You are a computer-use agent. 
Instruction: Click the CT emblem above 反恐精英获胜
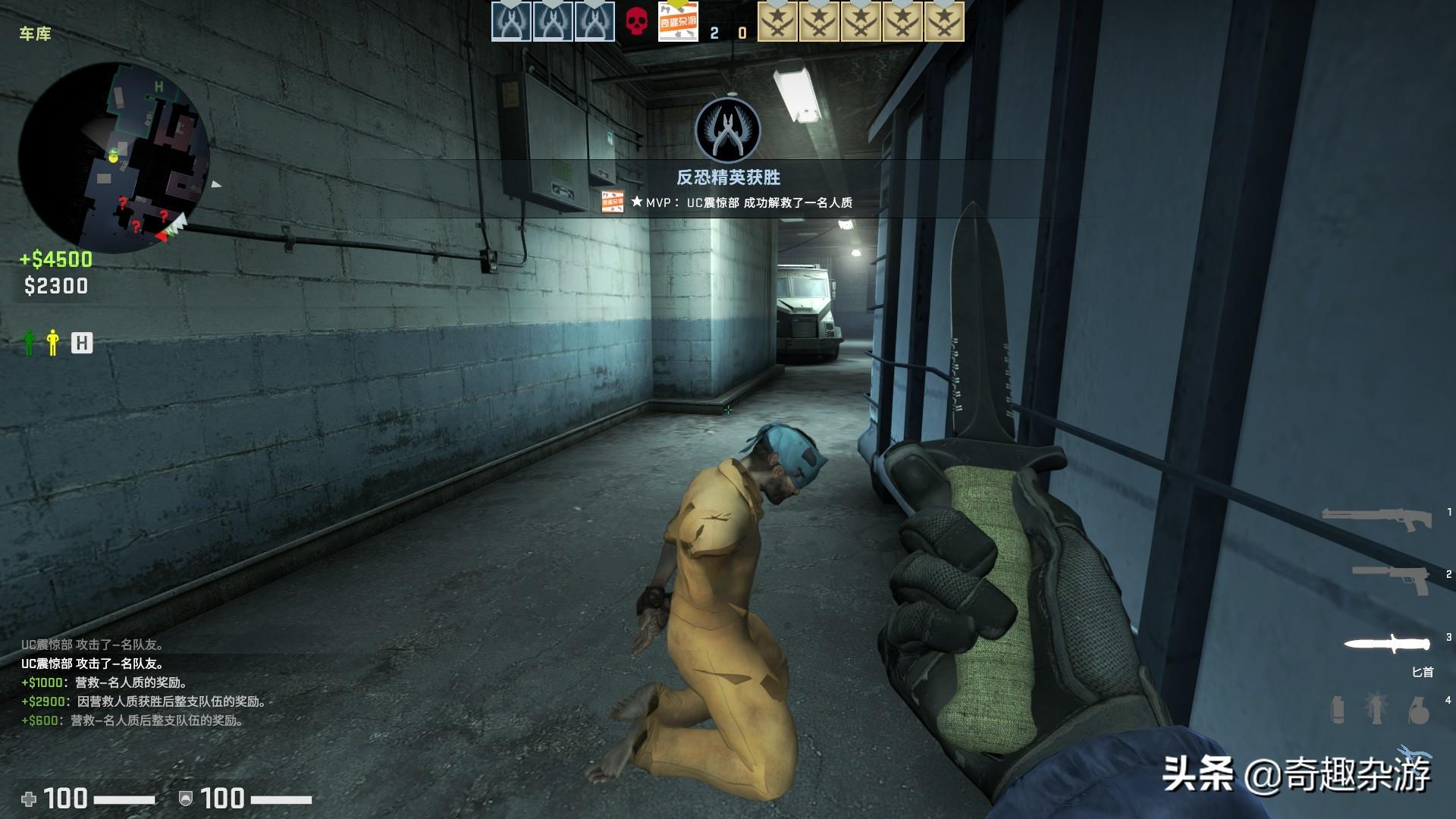(728, 129)
